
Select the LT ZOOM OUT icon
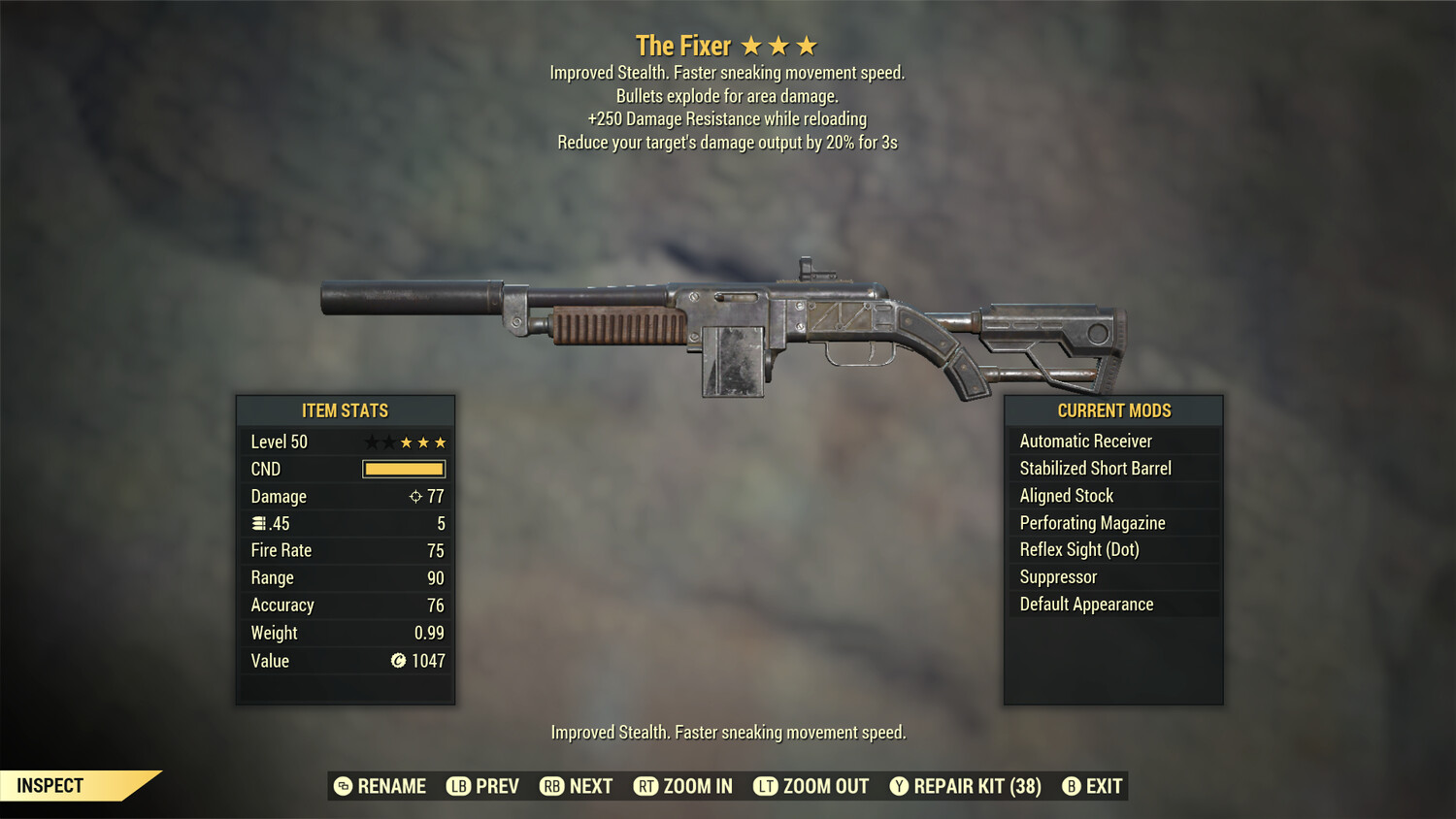point(766,786)
